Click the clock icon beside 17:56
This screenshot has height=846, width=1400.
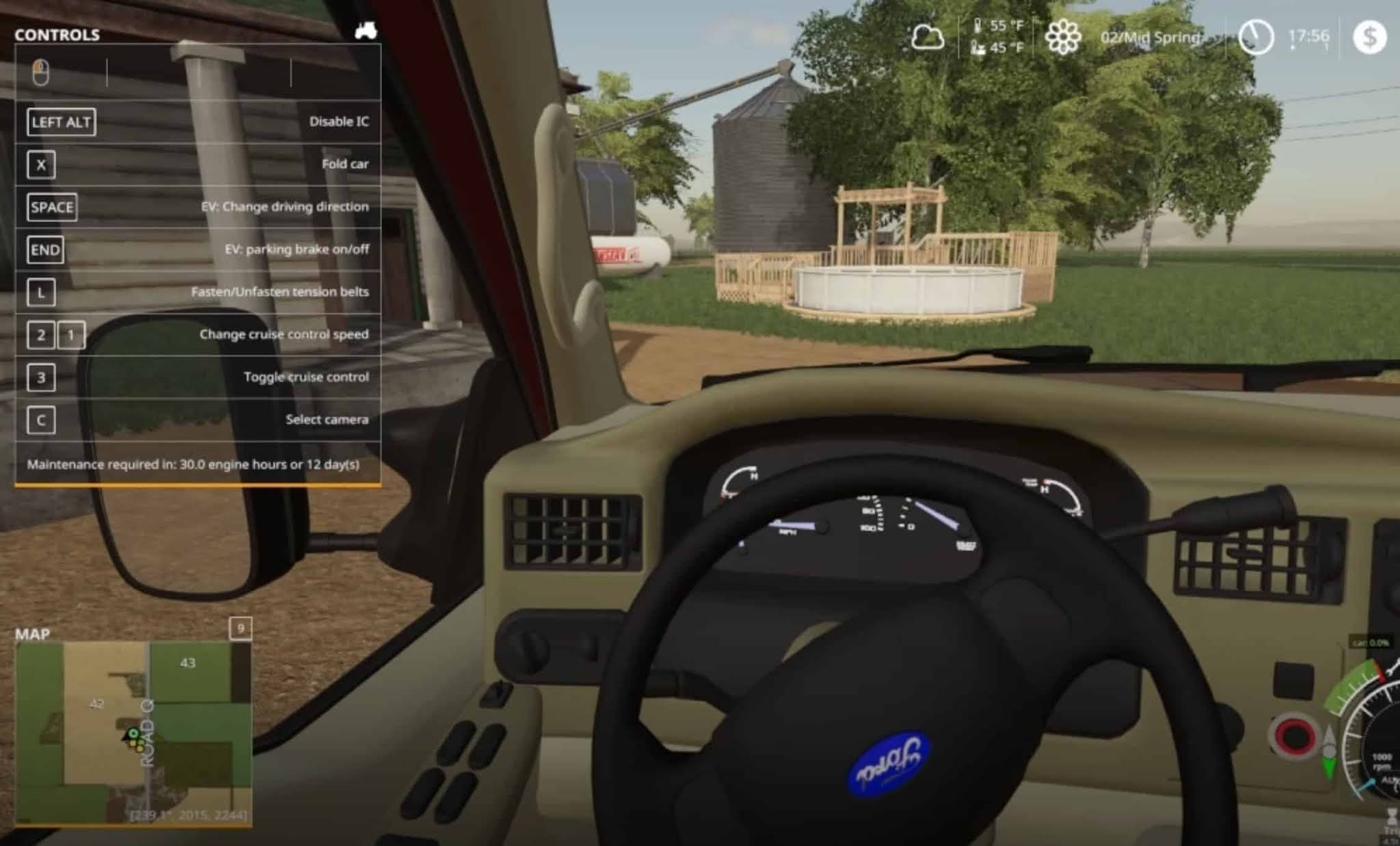[x=1254, y=33]
